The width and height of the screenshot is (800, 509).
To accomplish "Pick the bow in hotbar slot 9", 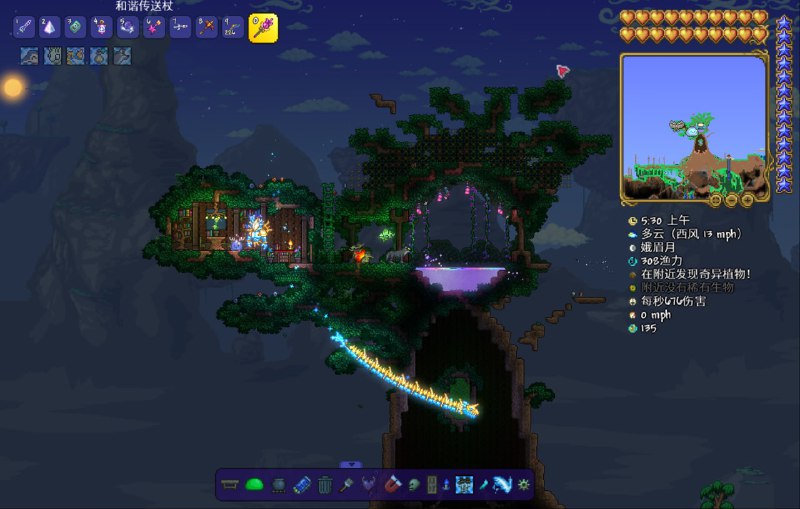I will click(231, 28).
